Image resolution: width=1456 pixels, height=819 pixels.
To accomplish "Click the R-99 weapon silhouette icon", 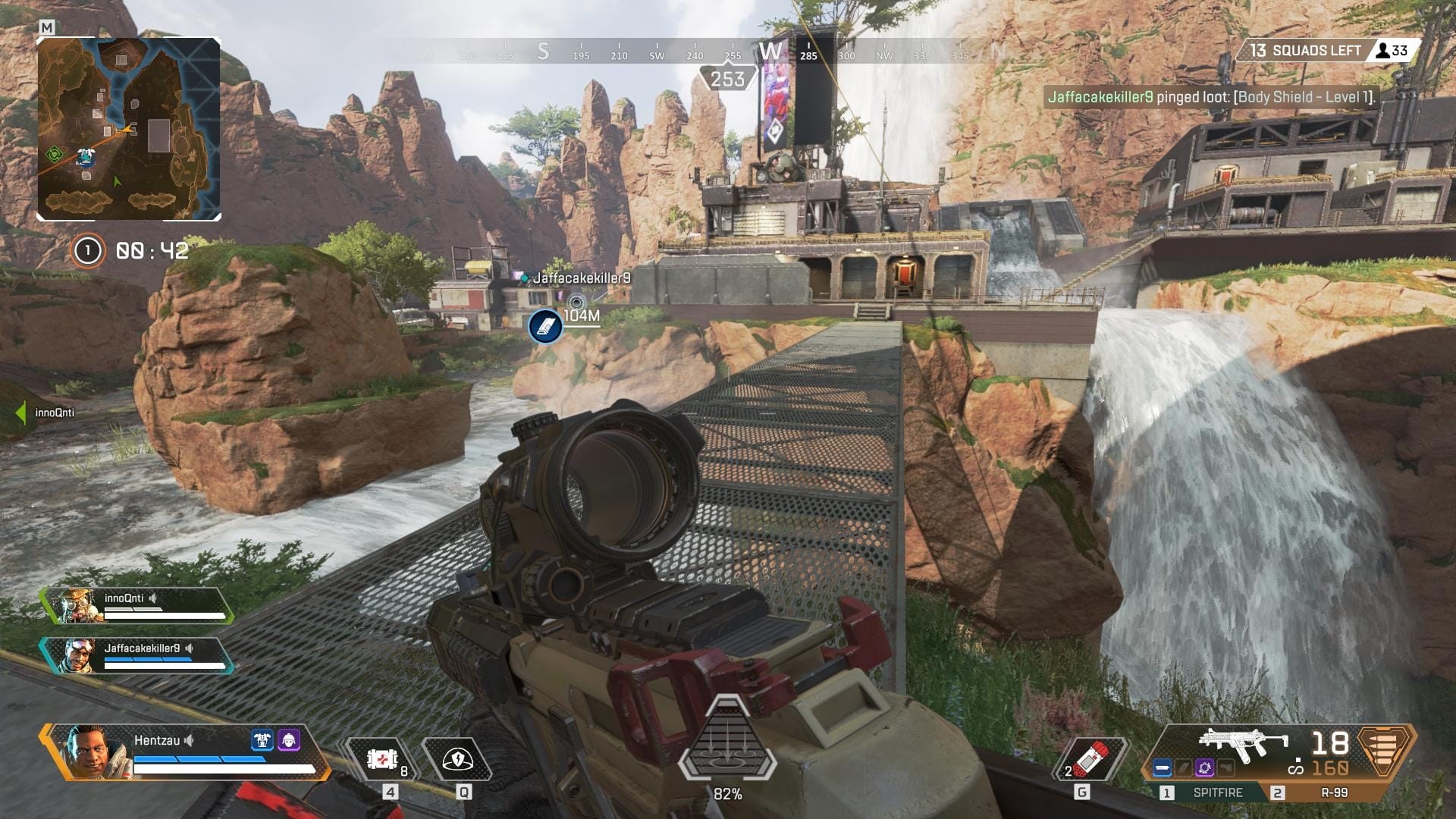I will 1242,743.
